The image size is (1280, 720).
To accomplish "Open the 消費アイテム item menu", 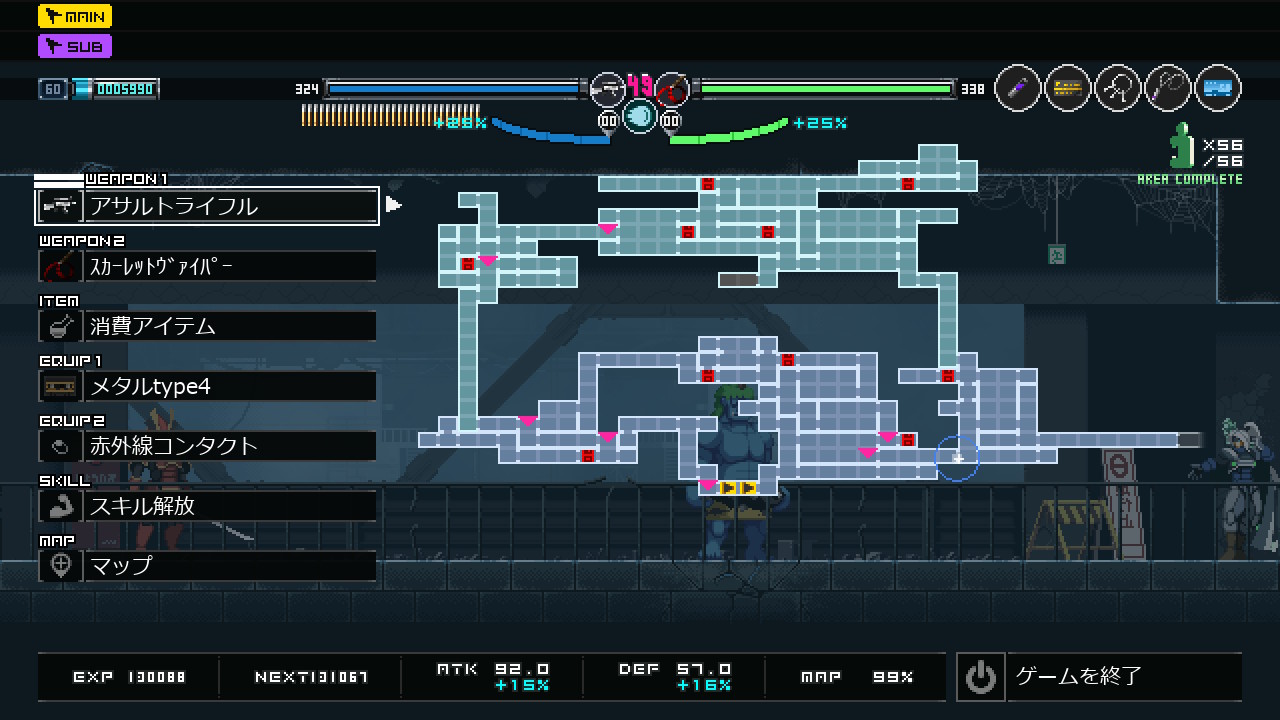I will [x=207, y=326].
